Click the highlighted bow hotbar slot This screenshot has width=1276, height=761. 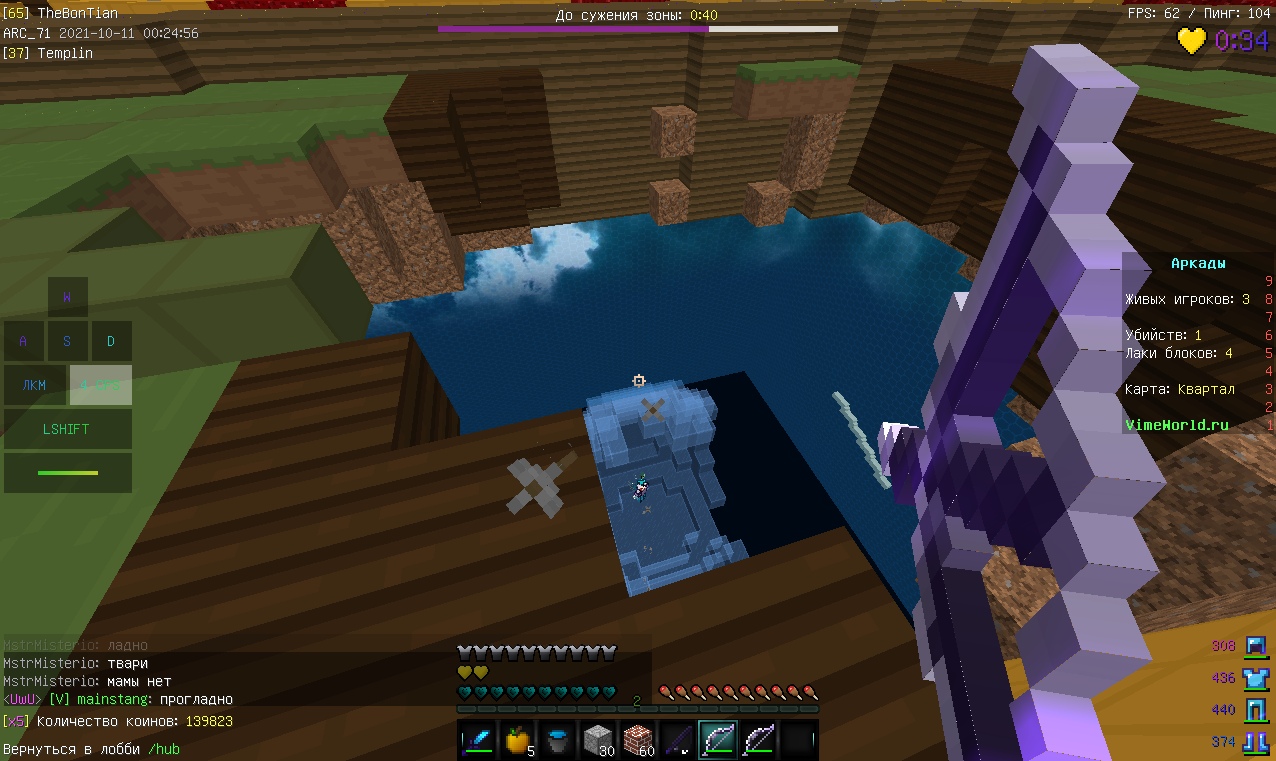[718, 740]
